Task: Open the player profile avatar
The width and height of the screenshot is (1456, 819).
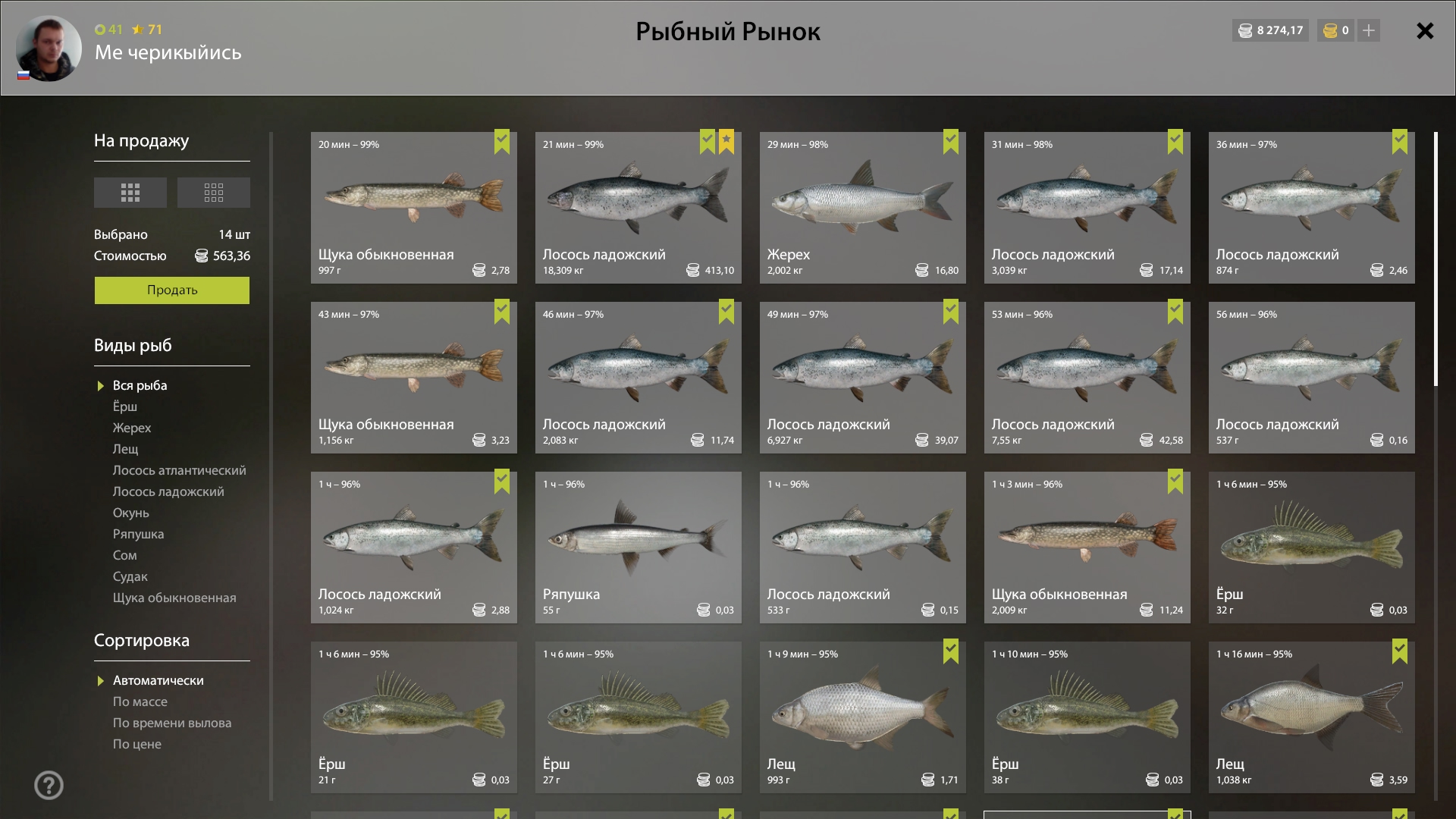Action: (49, 49)
